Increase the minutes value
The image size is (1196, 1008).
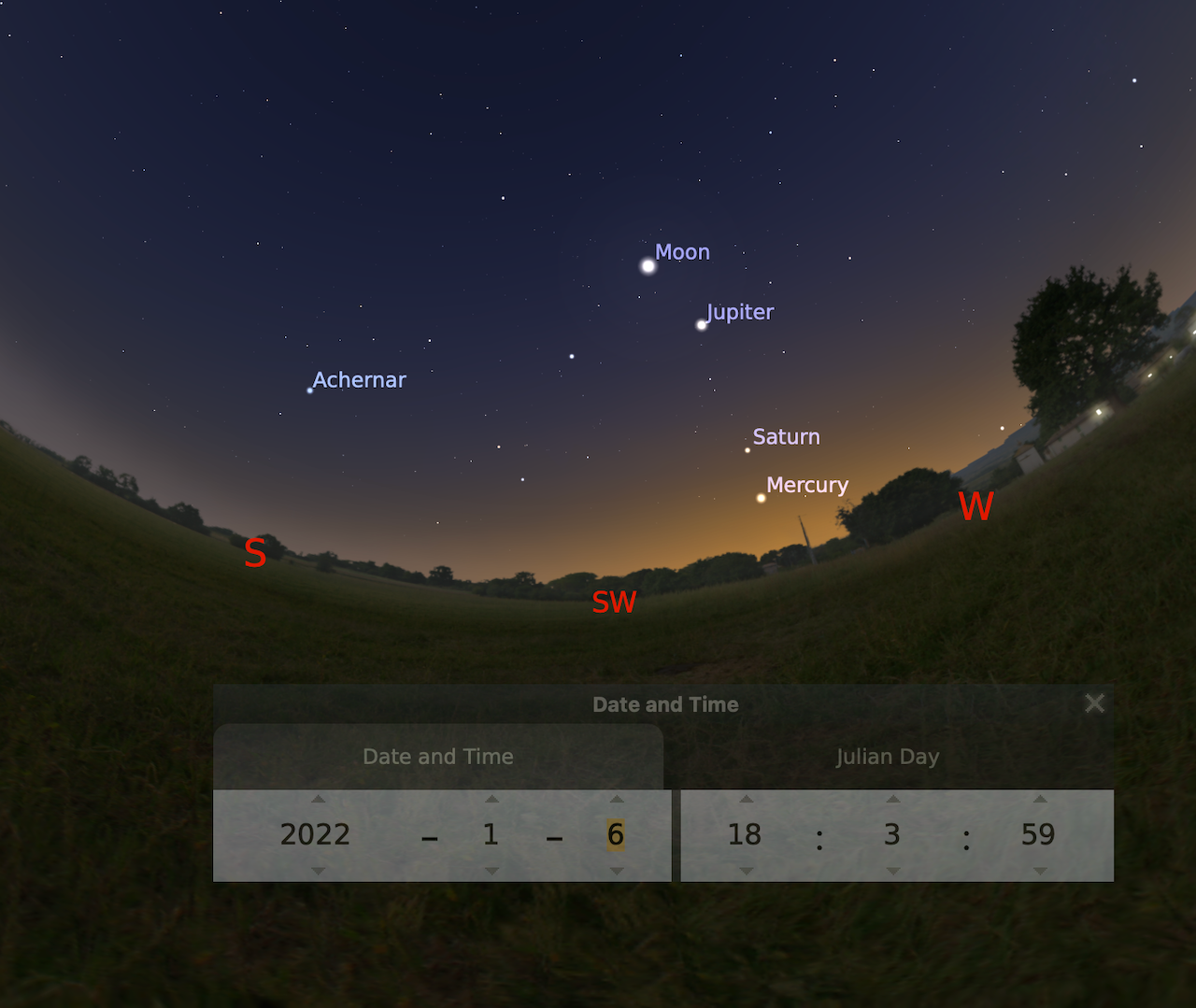point(892,799)
